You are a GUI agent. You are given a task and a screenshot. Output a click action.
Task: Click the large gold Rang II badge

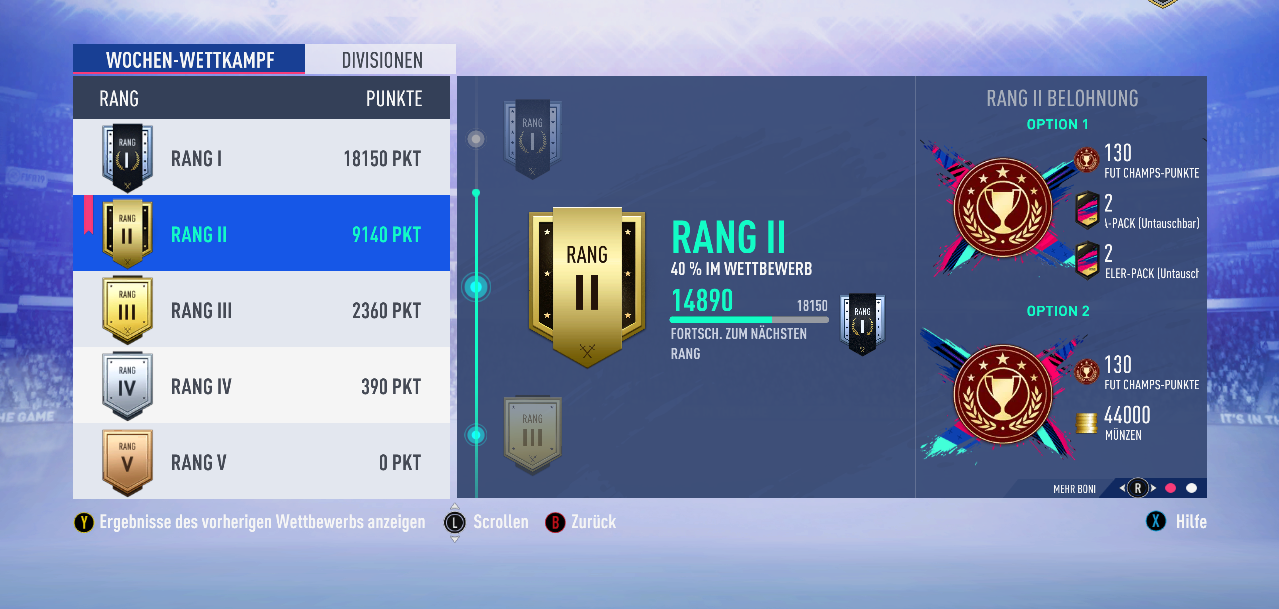[x=587, y=286]
